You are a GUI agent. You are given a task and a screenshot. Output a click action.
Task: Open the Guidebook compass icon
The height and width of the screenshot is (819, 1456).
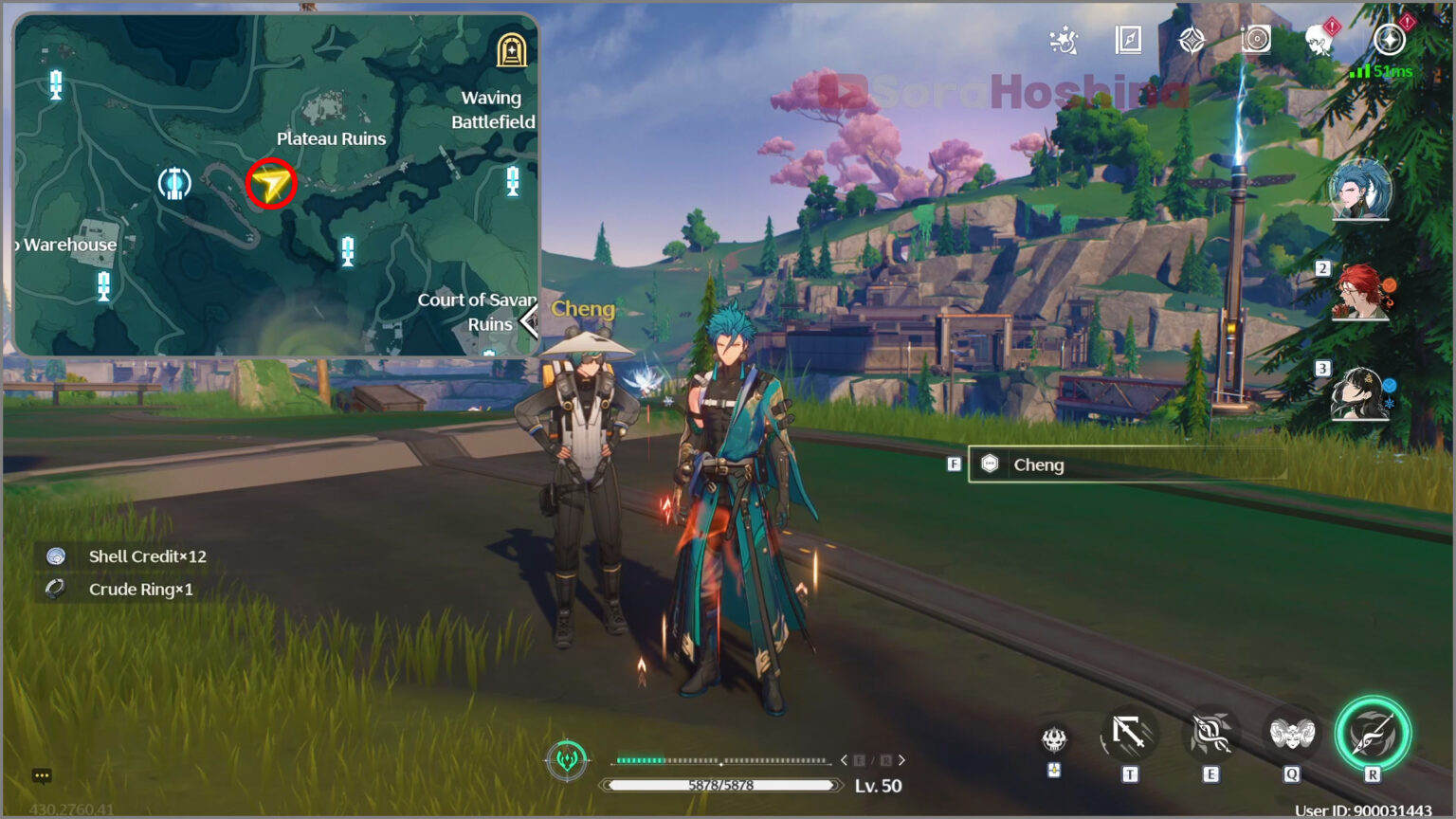click(x=1129, y=42)
